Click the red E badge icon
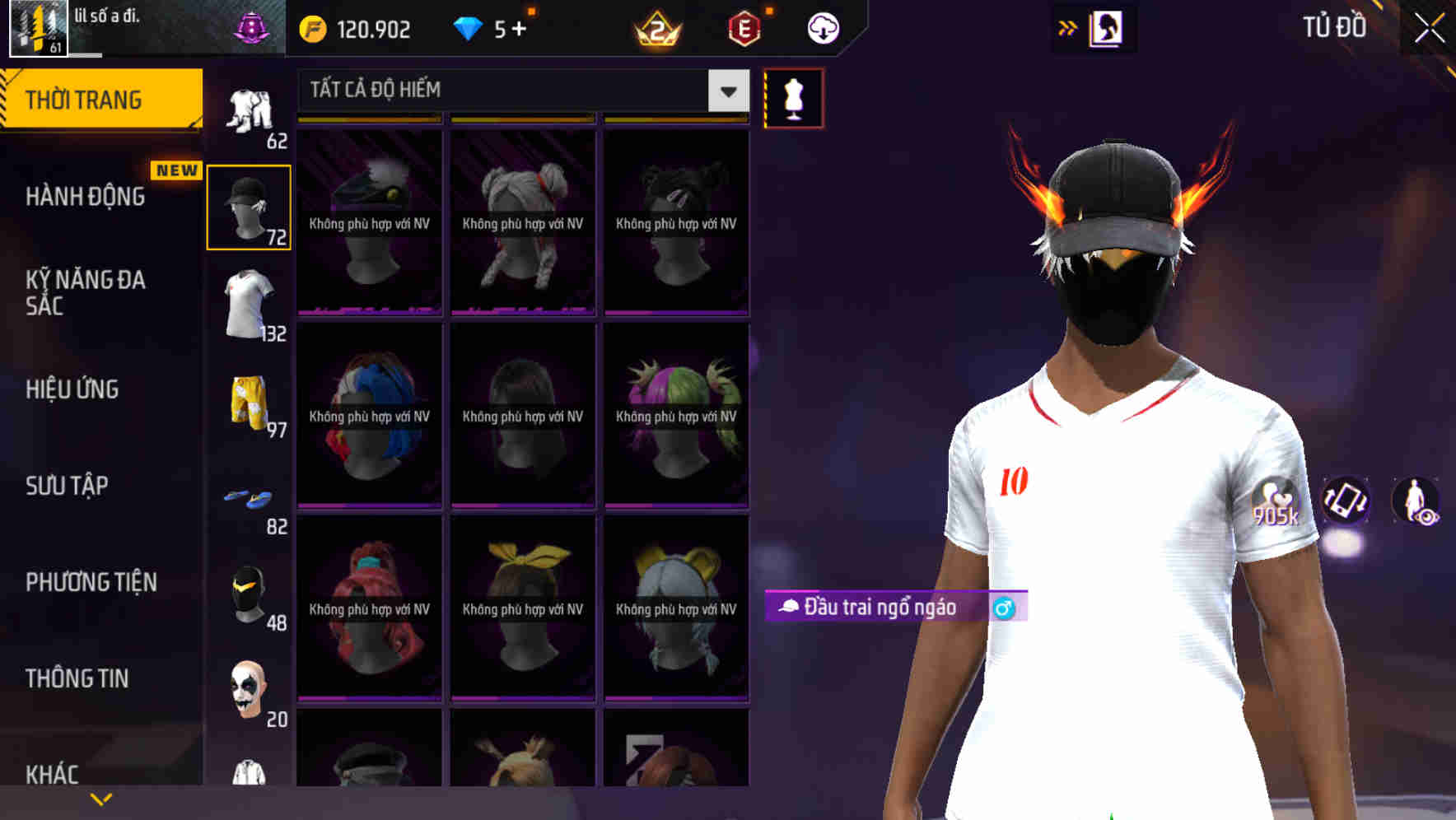Screen dimensions: 1456x820 pos(744,28)
